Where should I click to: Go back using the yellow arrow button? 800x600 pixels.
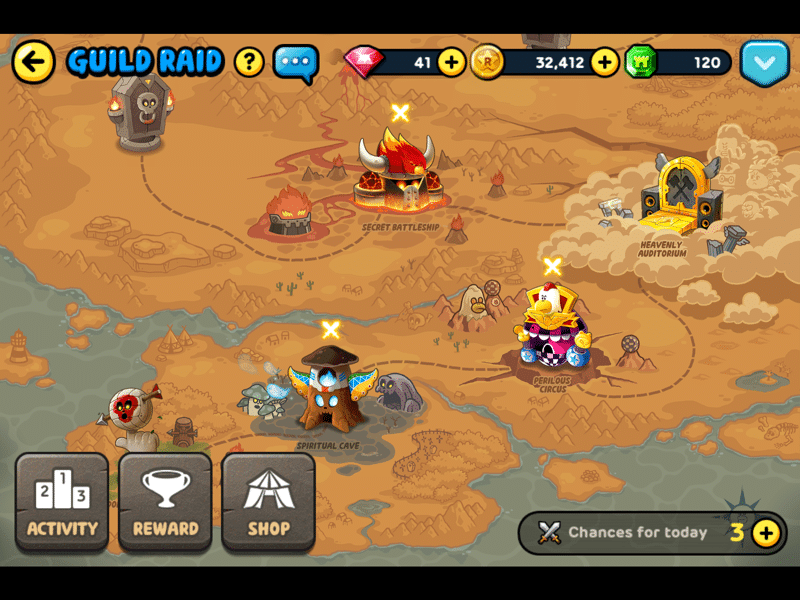pos(34,62)
